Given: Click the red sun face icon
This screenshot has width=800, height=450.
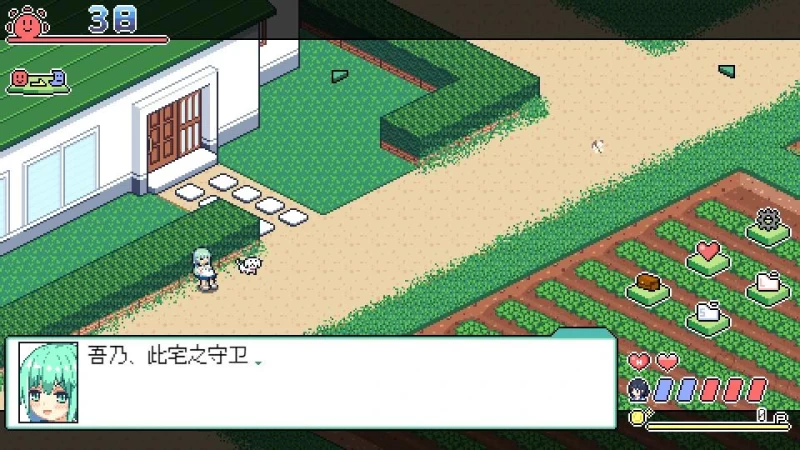Looking at the screenshot, I should 26,20.
